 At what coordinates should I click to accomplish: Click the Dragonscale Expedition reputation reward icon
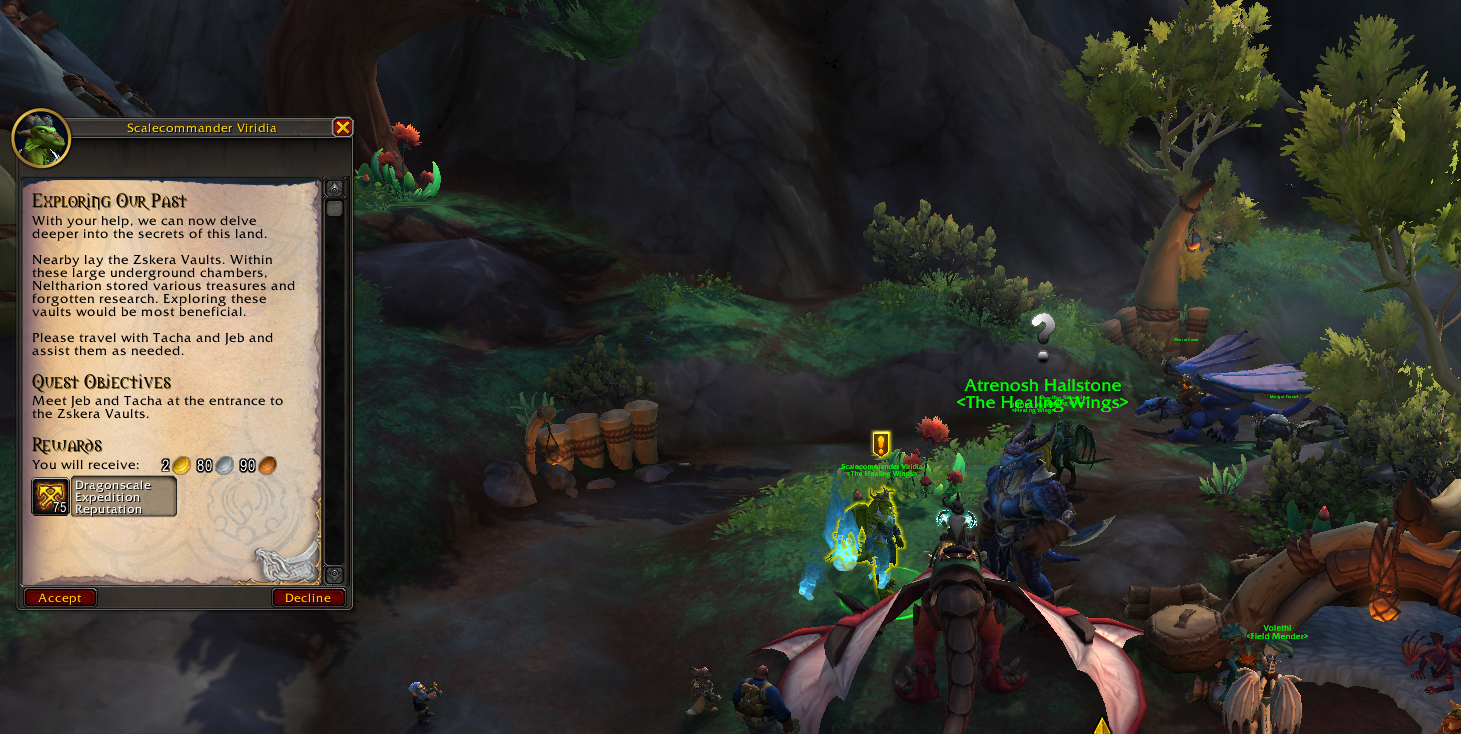50,496
